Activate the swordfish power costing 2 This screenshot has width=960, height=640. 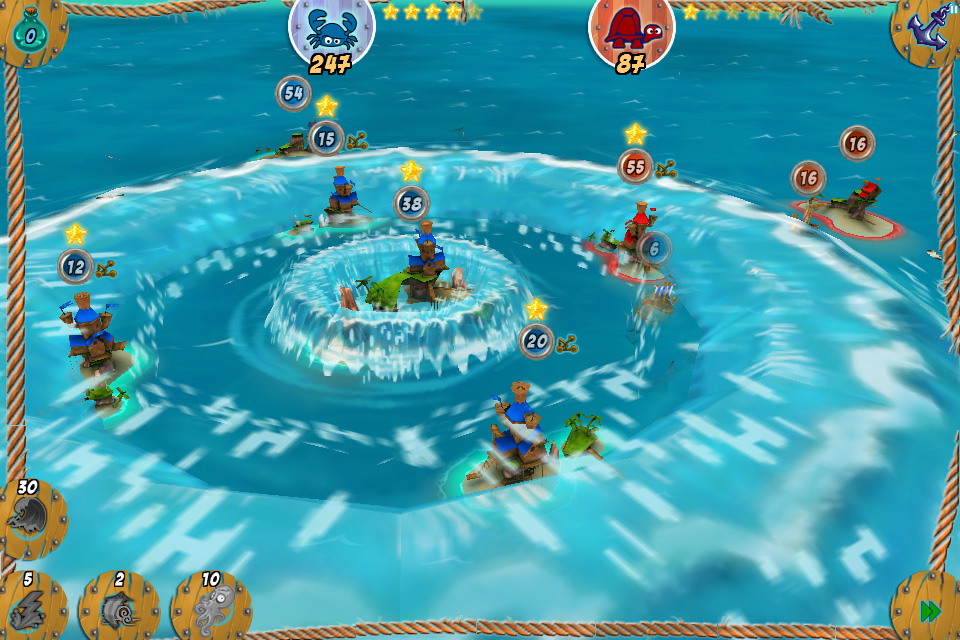pyautogui.click(x=119, y=605)
